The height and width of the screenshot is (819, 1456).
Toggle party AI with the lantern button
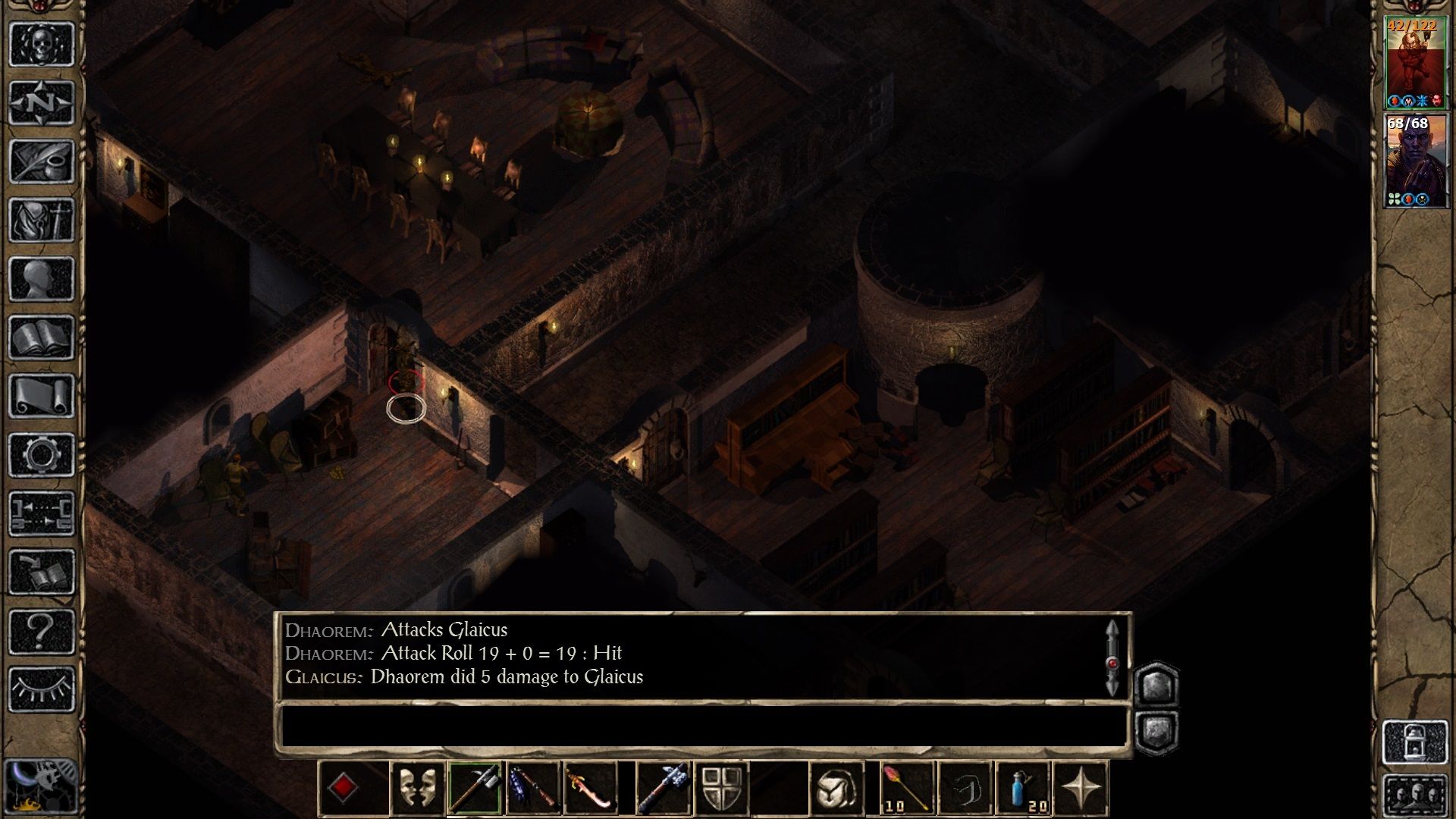(x=1415, y=742)
